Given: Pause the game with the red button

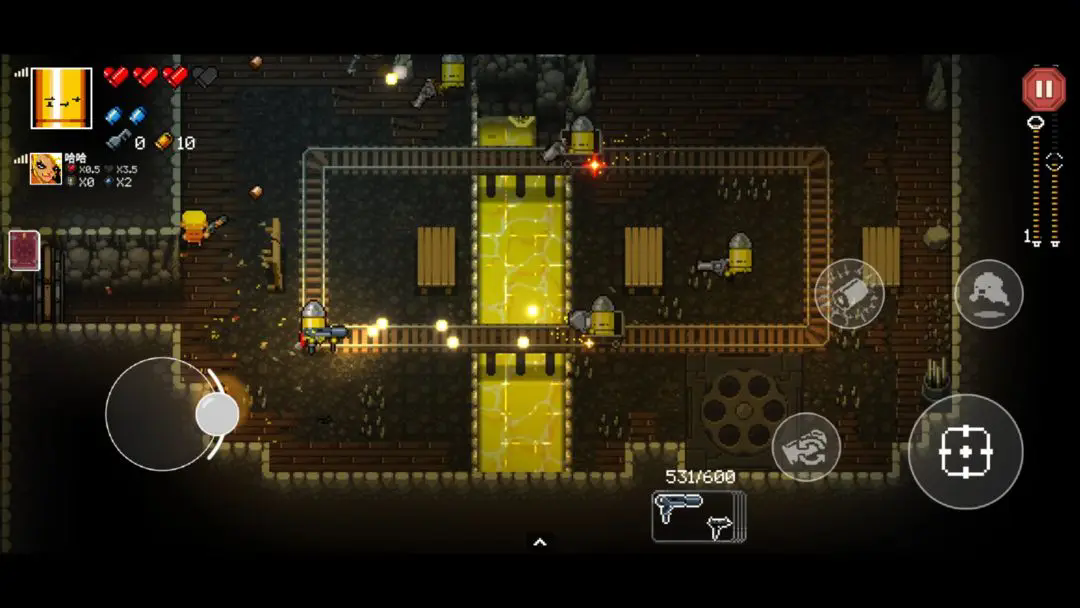Looking at the screenshot, I should pos(1043,89).
